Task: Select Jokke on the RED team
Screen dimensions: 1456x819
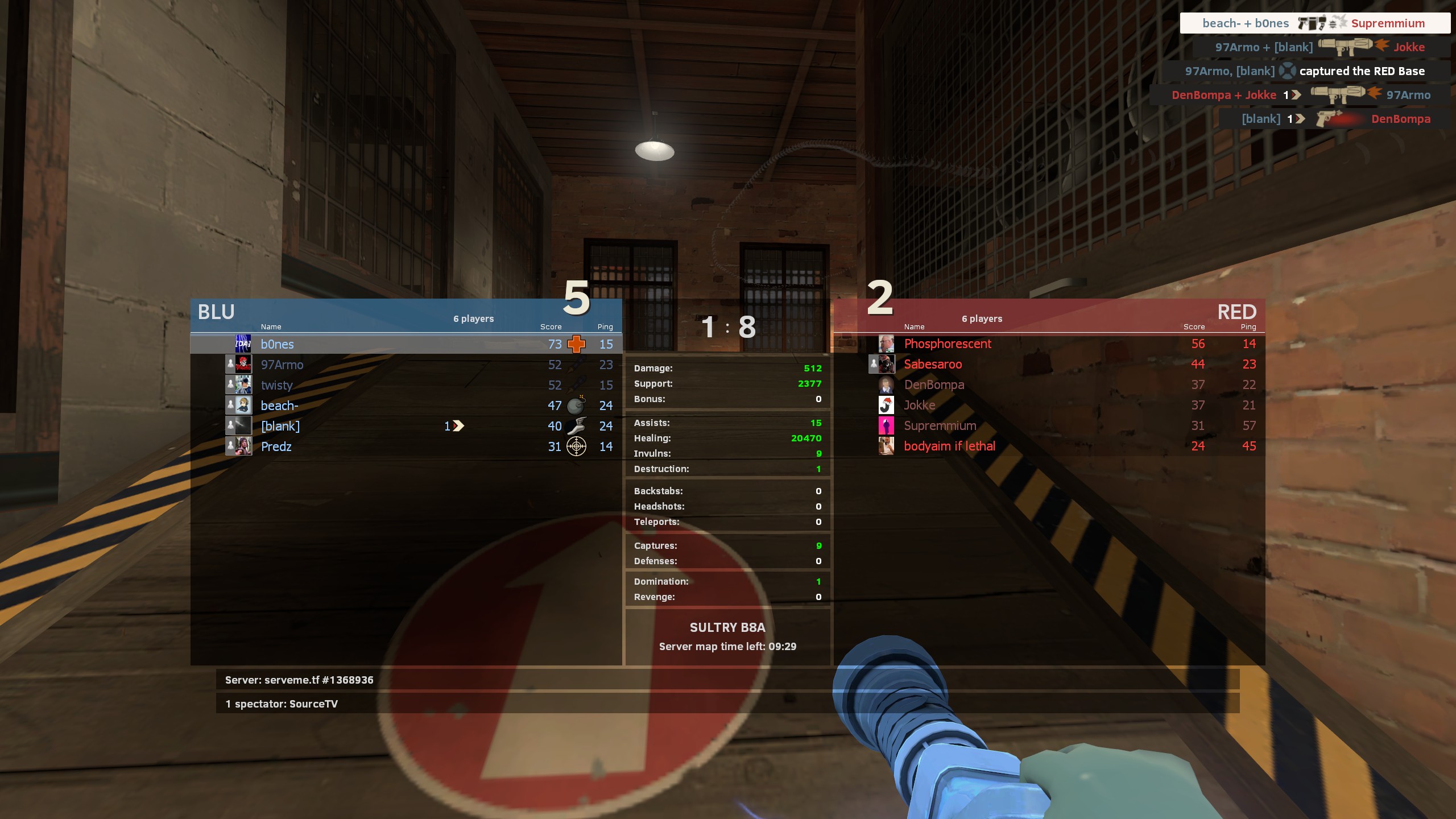Action: tap(919, 405)
